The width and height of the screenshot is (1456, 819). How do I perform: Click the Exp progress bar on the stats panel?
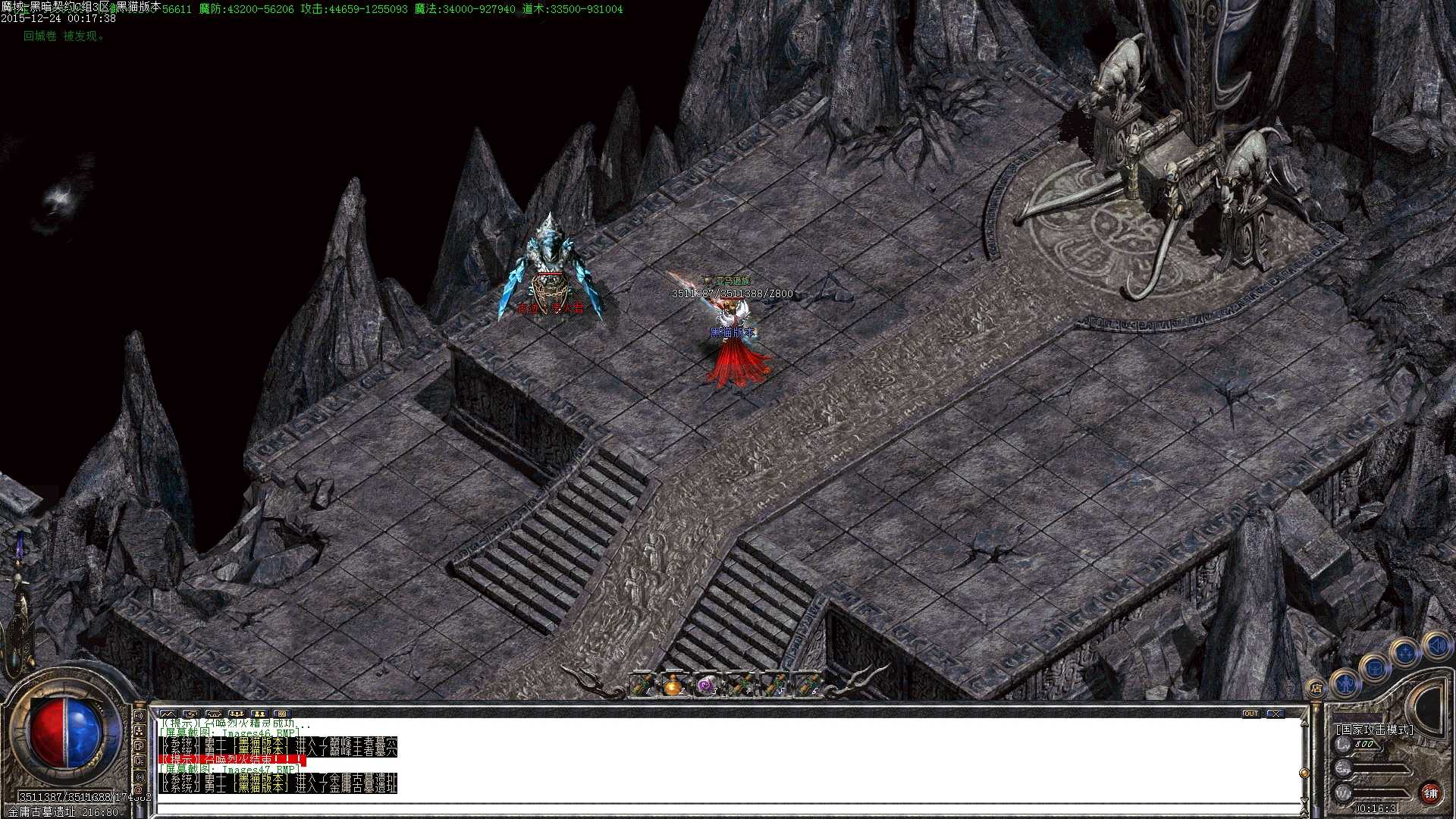pyautogui.click(x=1381, y=770)
